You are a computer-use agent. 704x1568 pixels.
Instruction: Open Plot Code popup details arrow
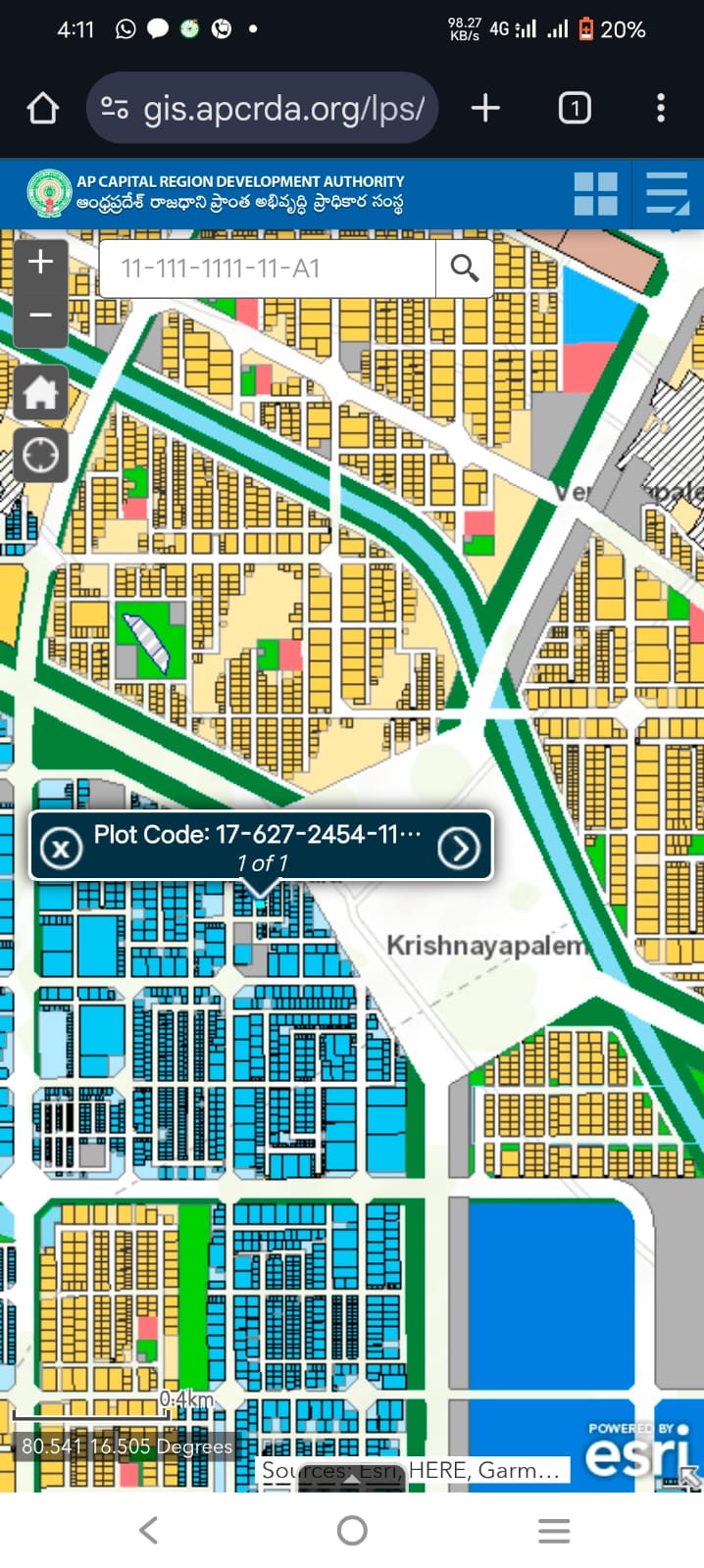coord(459,848)
